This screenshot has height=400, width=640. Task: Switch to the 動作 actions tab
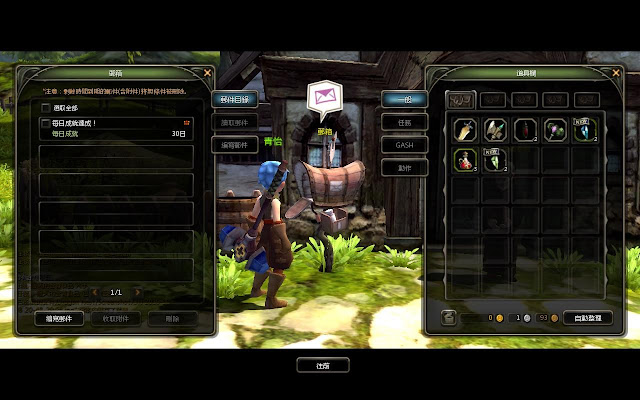[404, 168]
